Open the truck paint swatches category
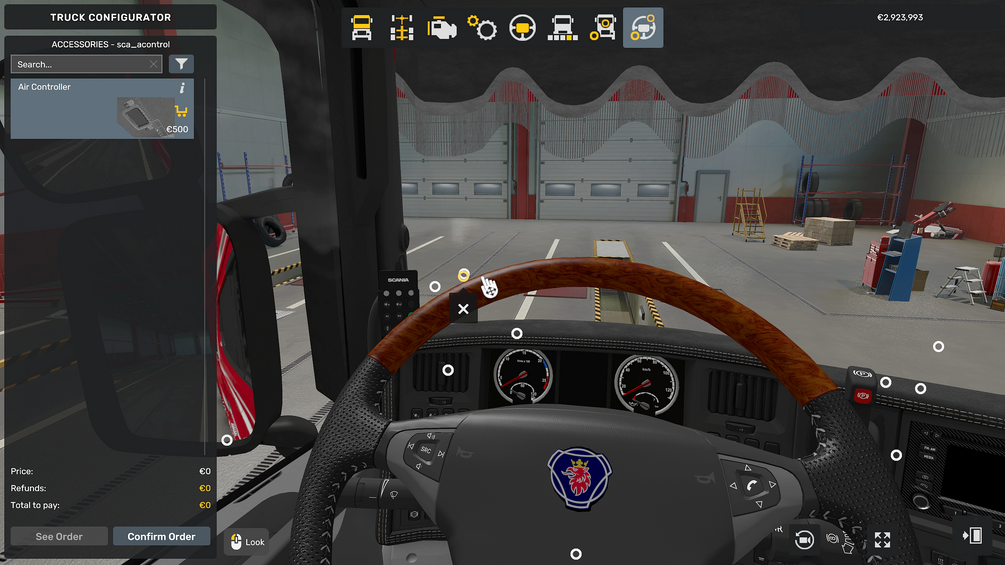The width and height of the screenshot is (1005, 565). (563, 28)
